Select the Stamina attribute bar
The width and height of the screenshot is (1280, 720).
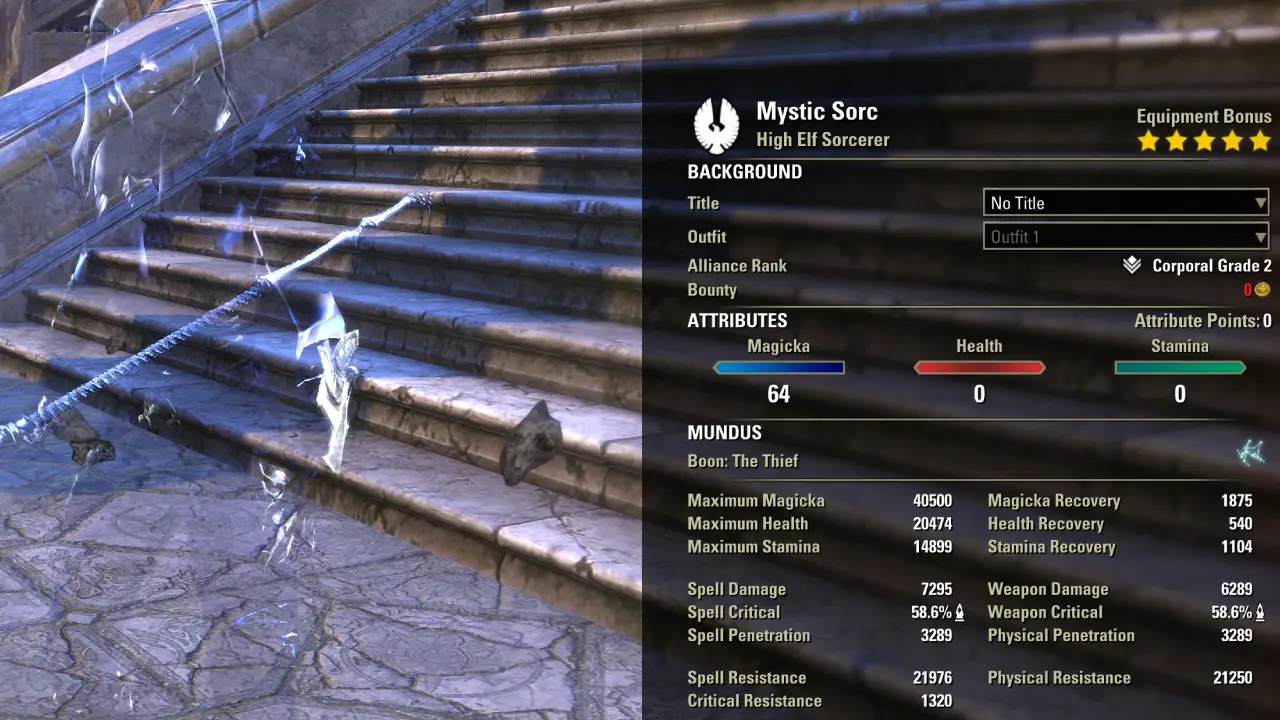(1180, 368)
